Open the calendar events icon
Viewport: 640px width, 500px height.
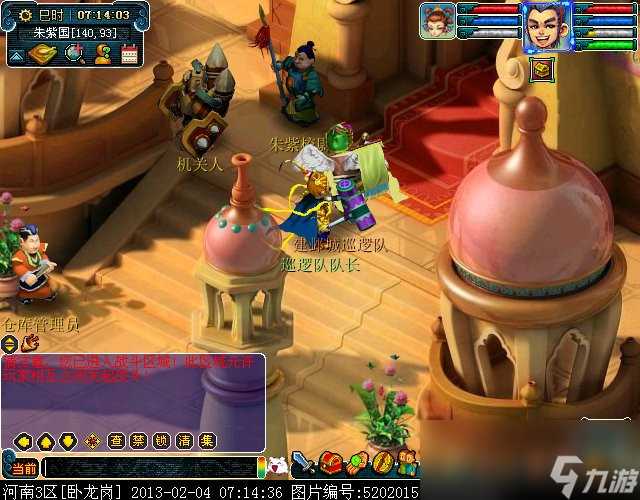click(x=129, y=54)
